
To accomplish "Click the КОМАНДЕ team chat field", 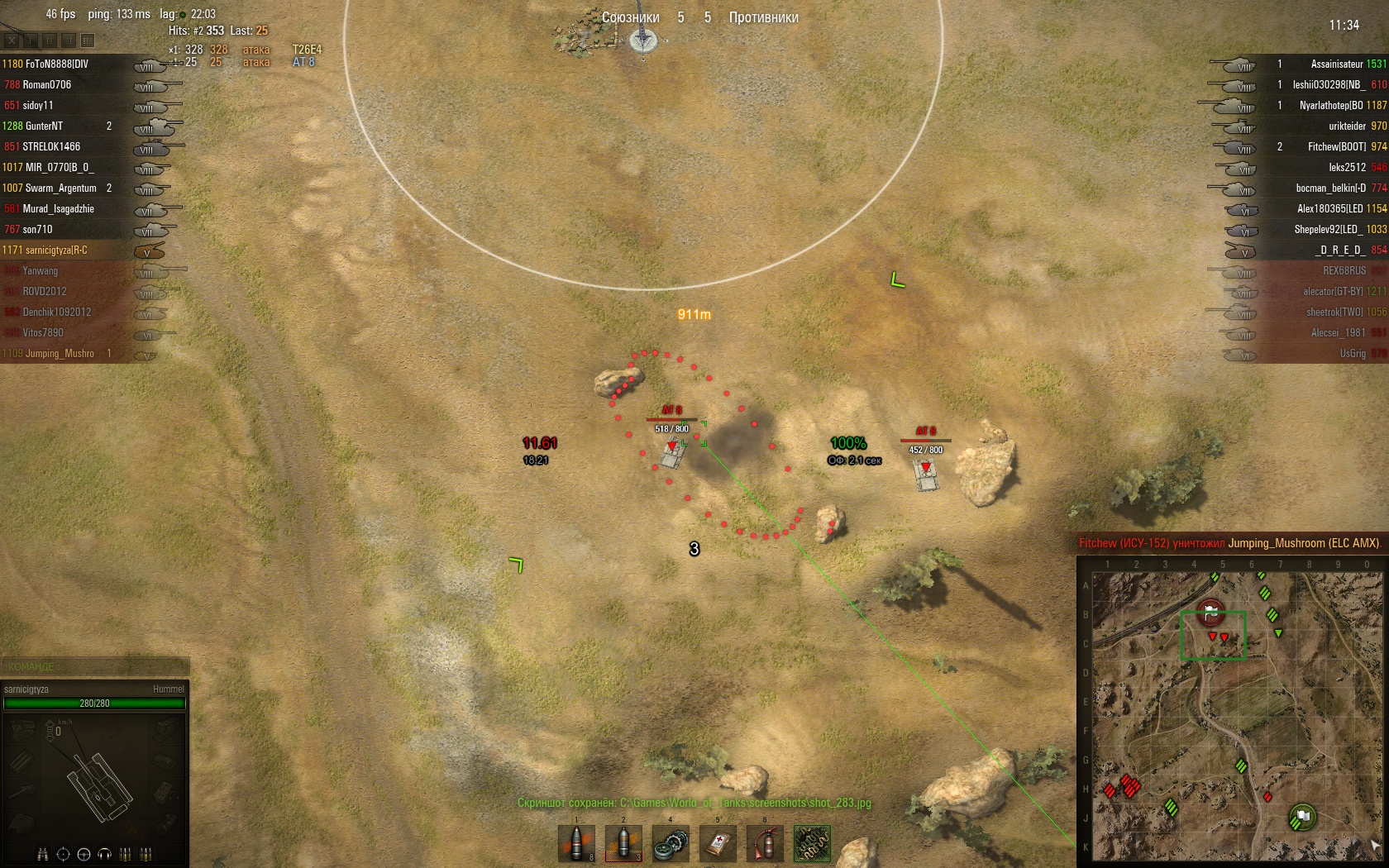I will [x=95, y=666].
